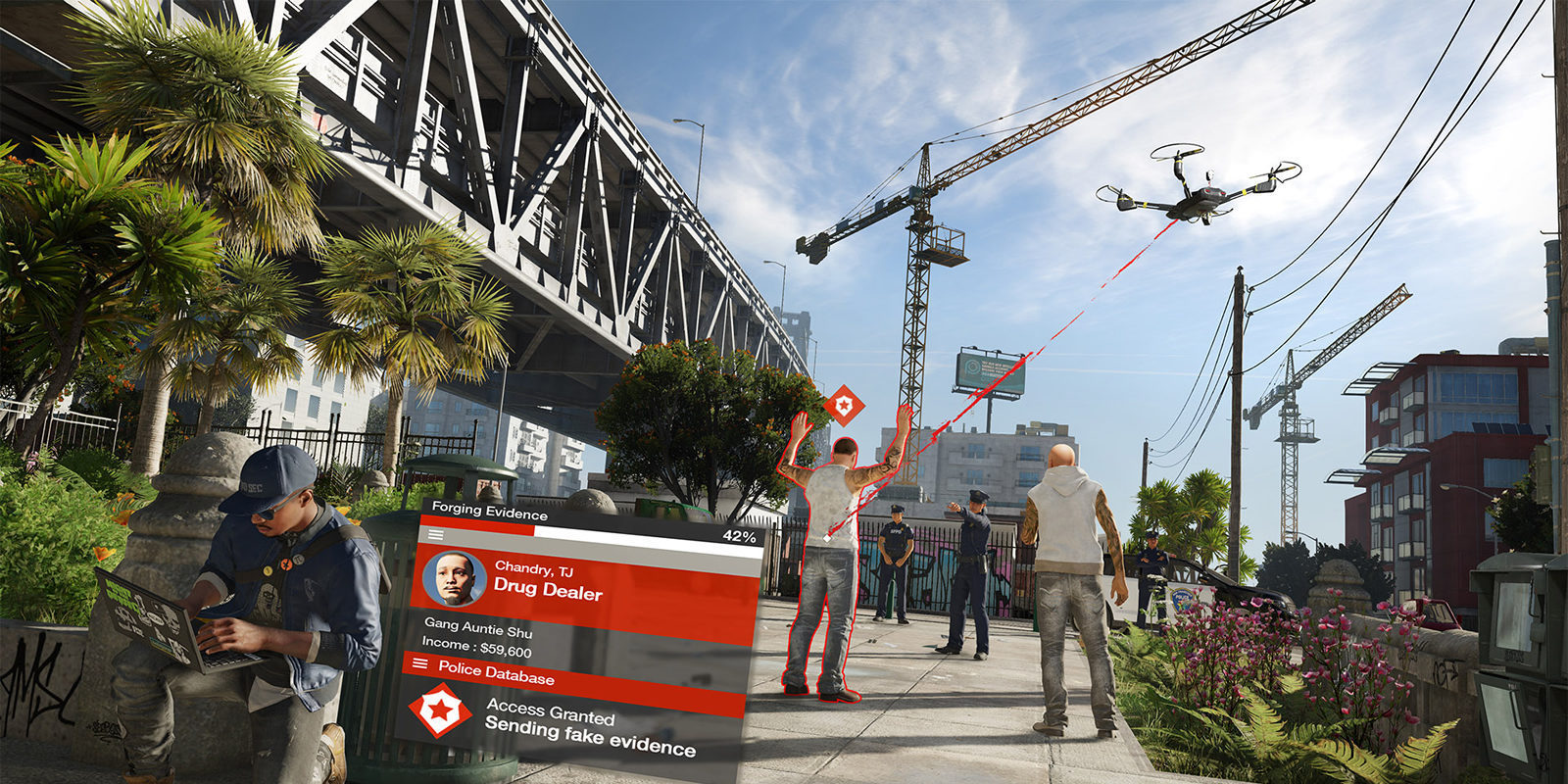Screen dimensions: 1568x784
Task: Click the DedSec logo on Marcus's cap
Action: pyautogui.click(x=255, y=487)
